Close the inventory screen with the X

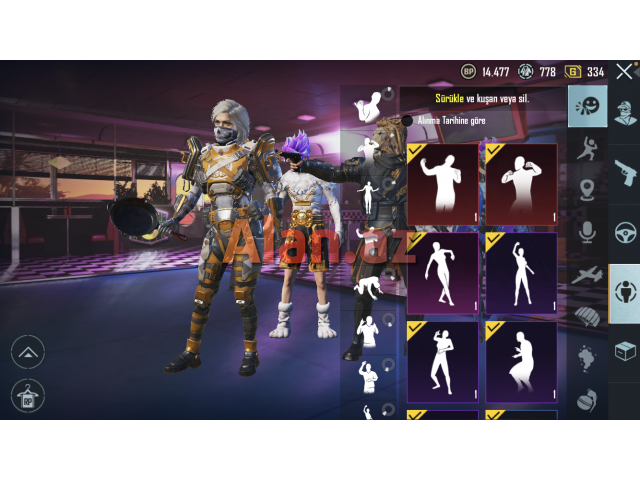623,72
